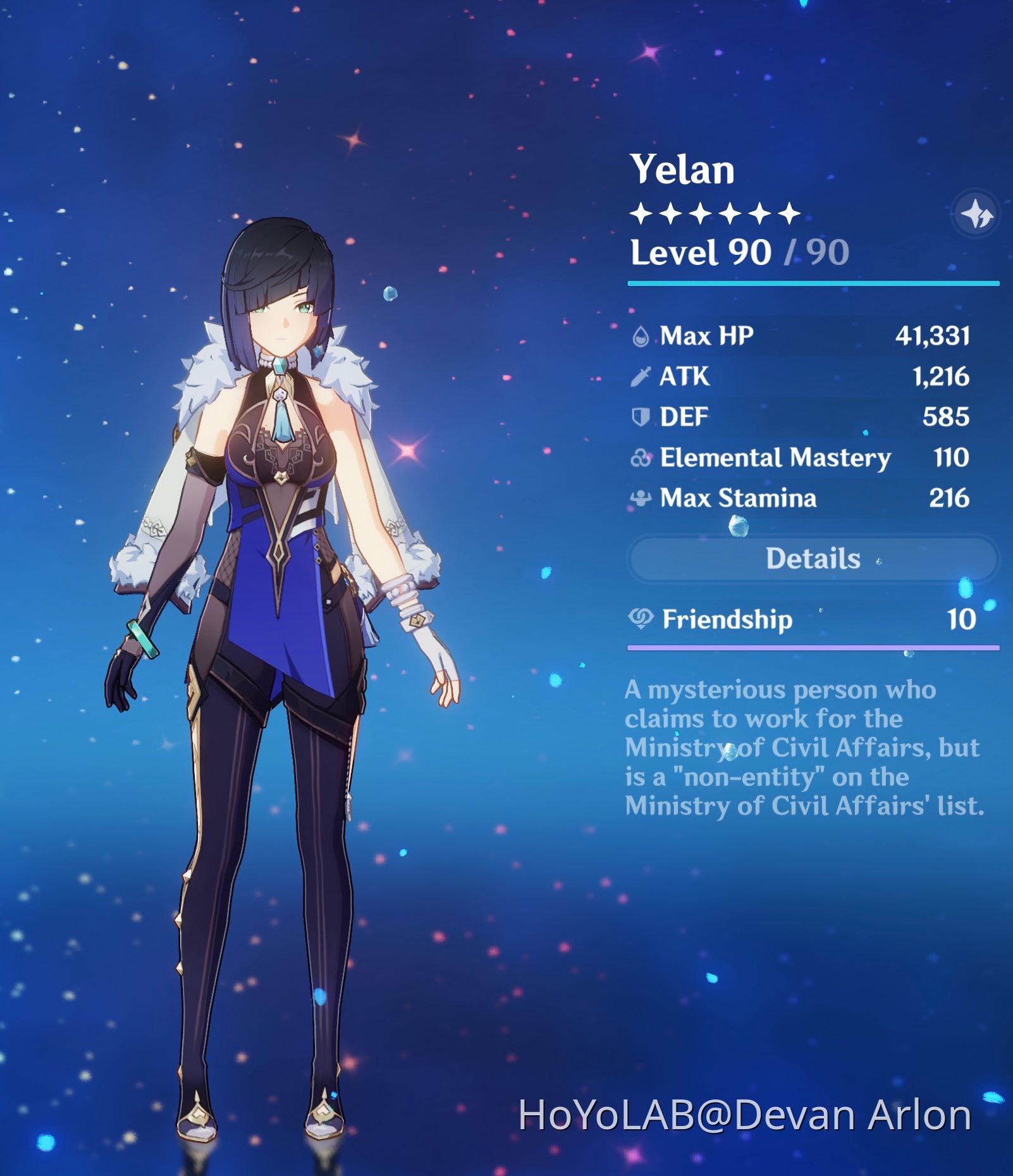Click the first rarity star under Yelan
The image size is (1013, 1176).
[640, 213]
